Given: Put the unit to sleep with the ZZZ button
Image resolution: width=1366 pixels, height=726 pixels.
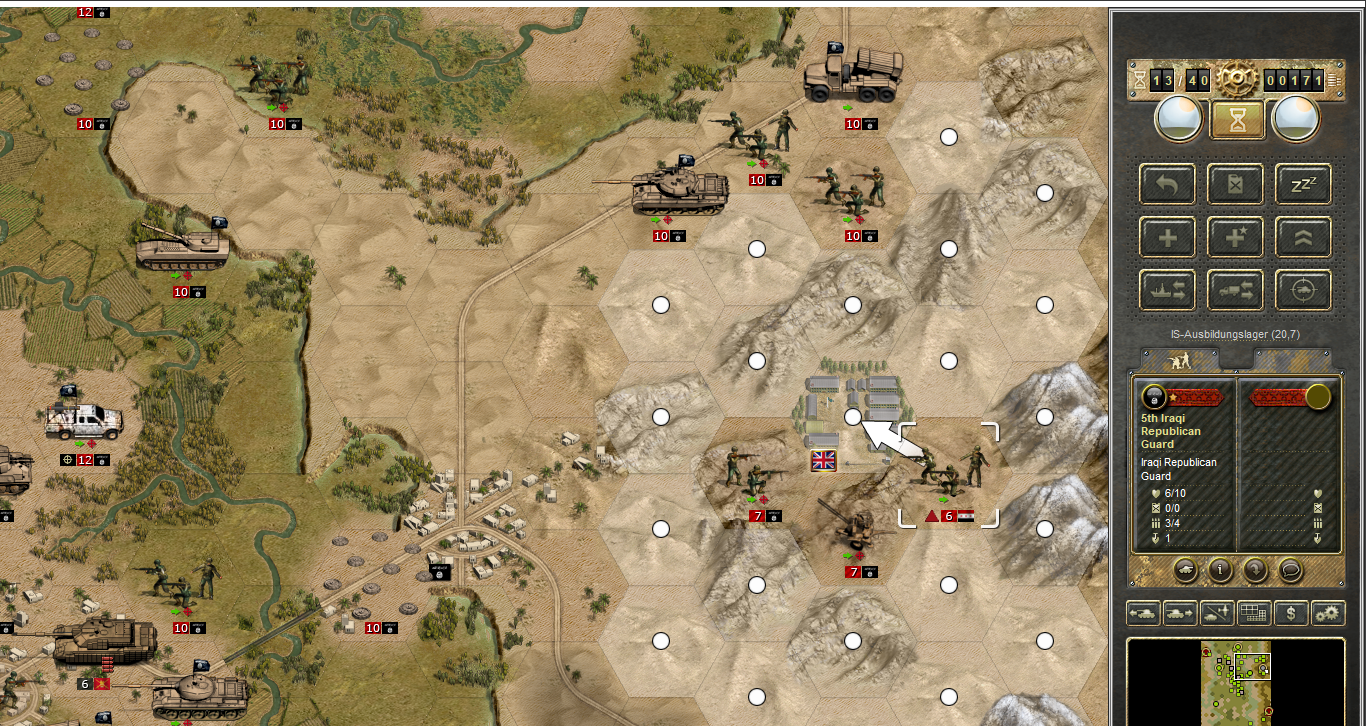Looking at the screenshot, I should coord(1303,184).
